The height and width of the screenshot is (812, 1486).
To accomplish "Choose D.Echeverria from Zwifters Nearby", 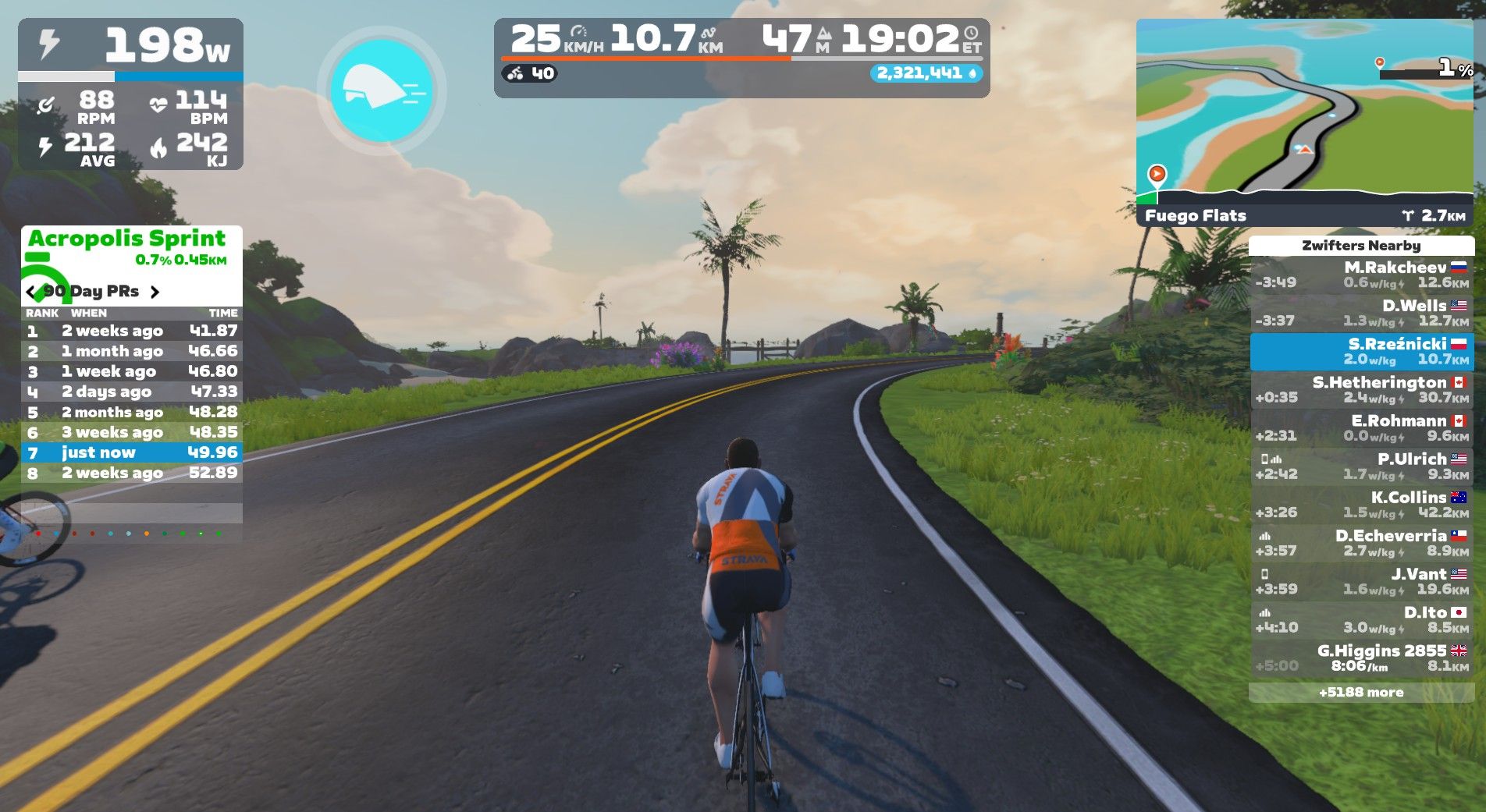I will tap(1361, 543).
